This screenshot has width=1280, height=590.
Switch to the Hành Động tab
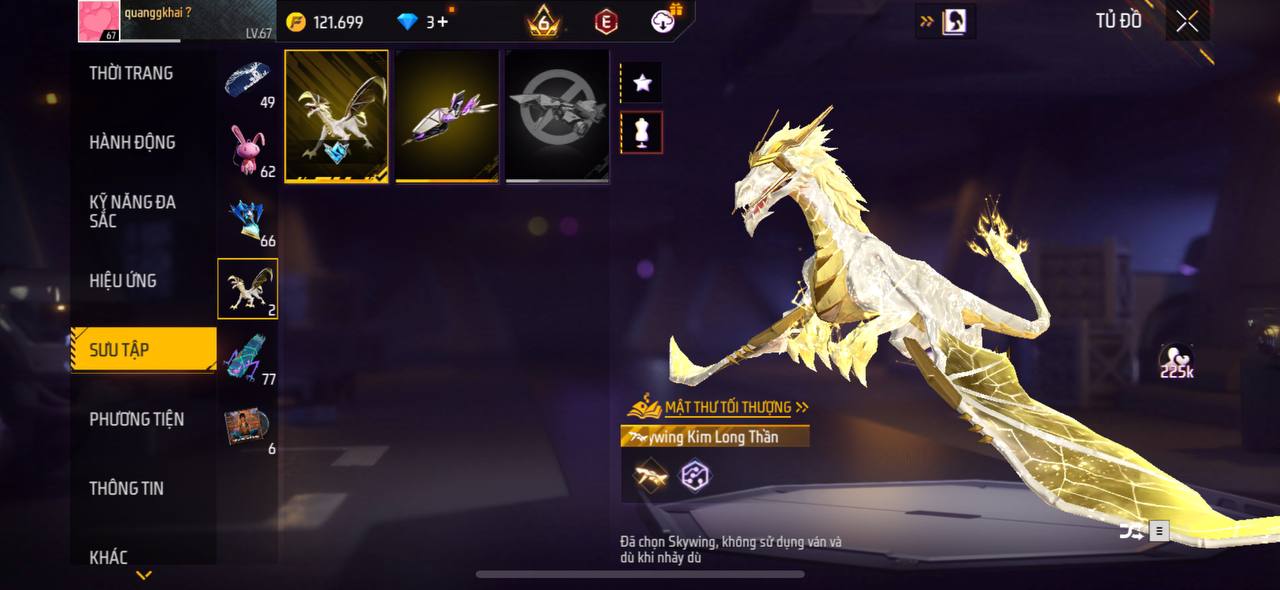coord(132,142)
